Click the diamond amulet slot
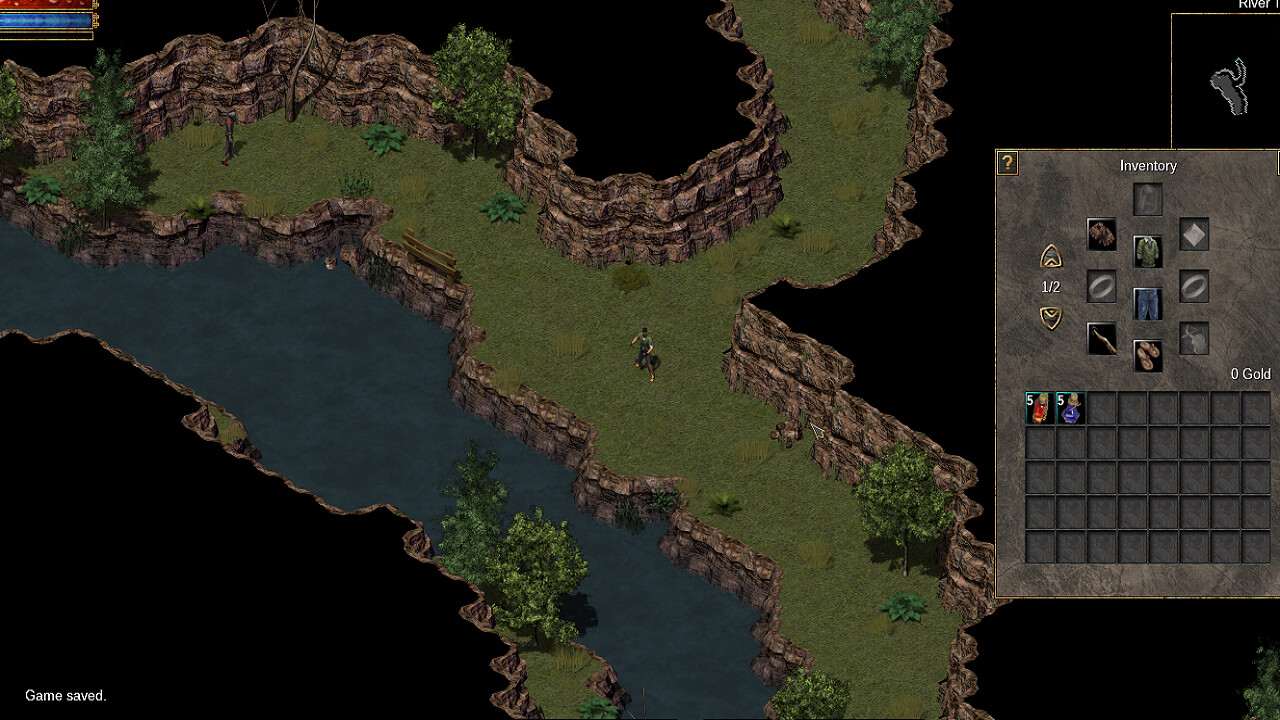This screenshot has width=1280, height=720. pyautogui.click(x=1193, y=233)
